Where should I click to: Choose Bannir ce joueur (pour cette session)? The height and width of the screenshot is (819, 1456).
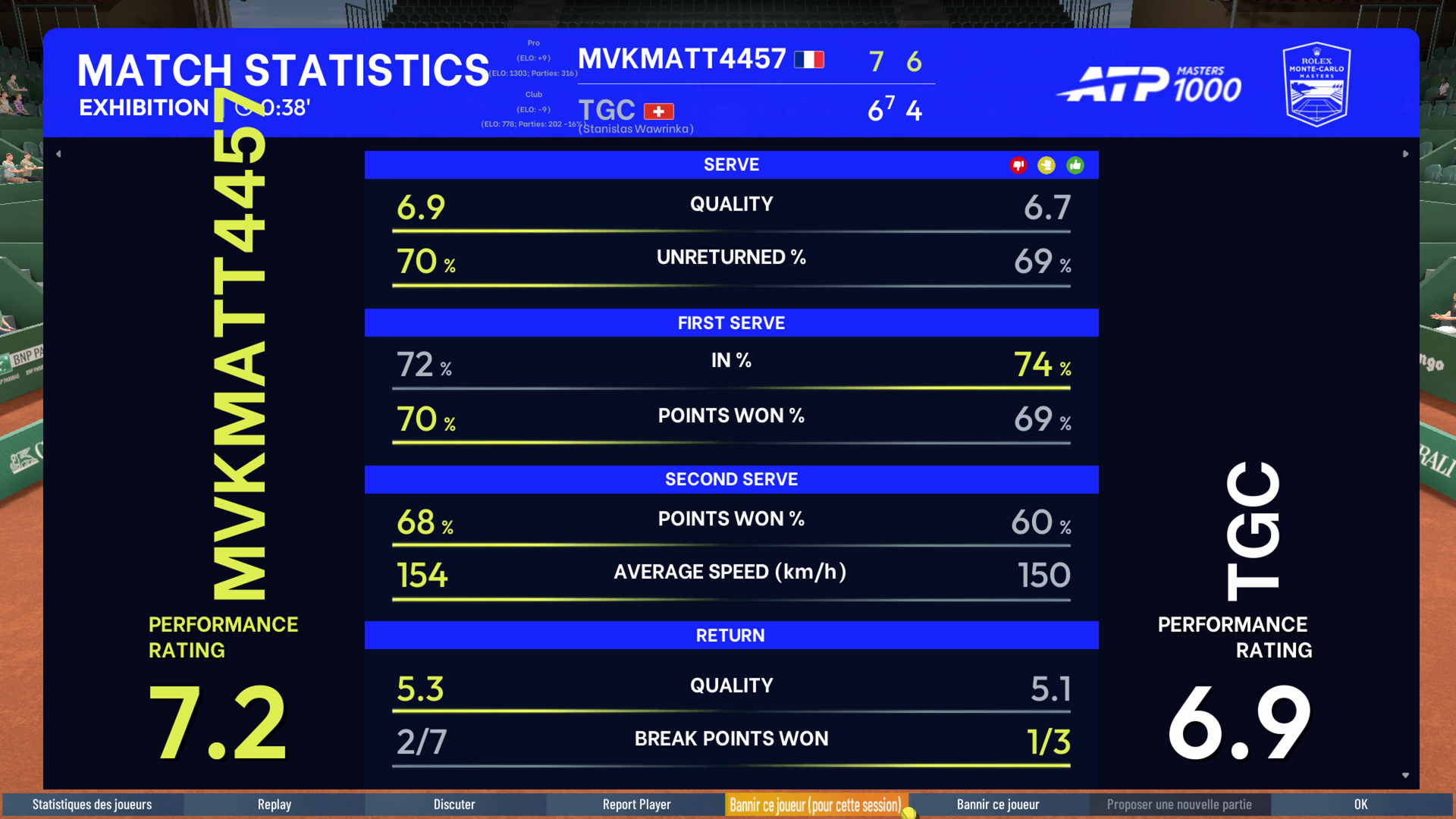pos(815,805)
